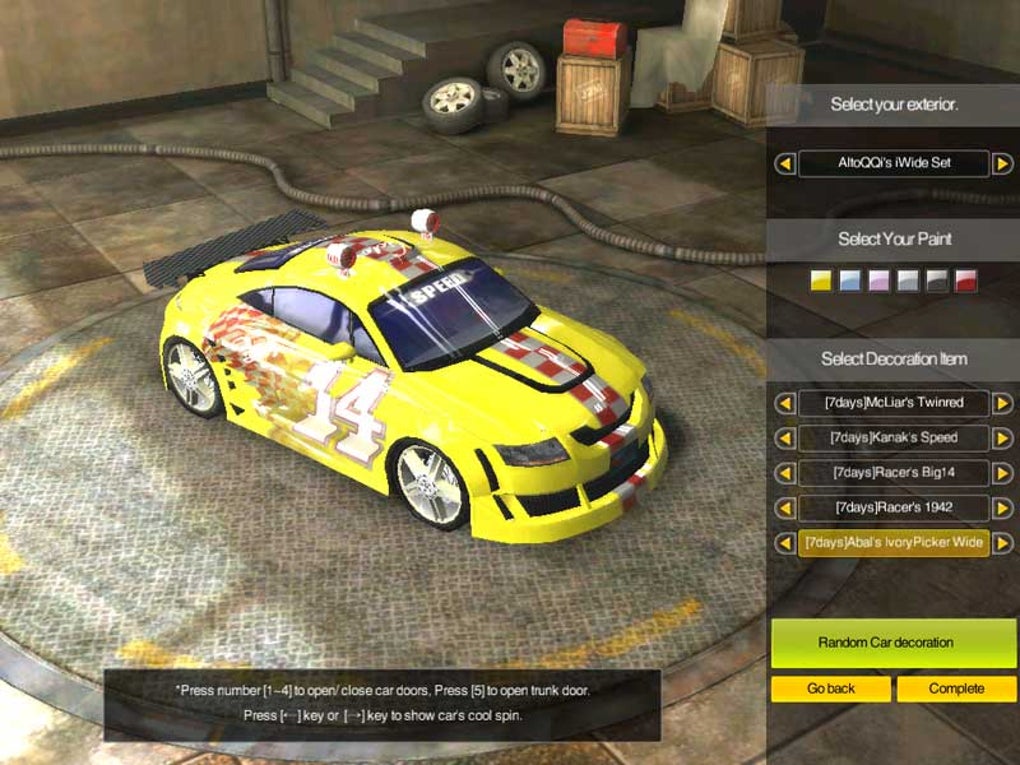Select the dark grey paint swatch
This screenshot has height=765, width=1020.
pyautogui.click(x=937, y=281)
